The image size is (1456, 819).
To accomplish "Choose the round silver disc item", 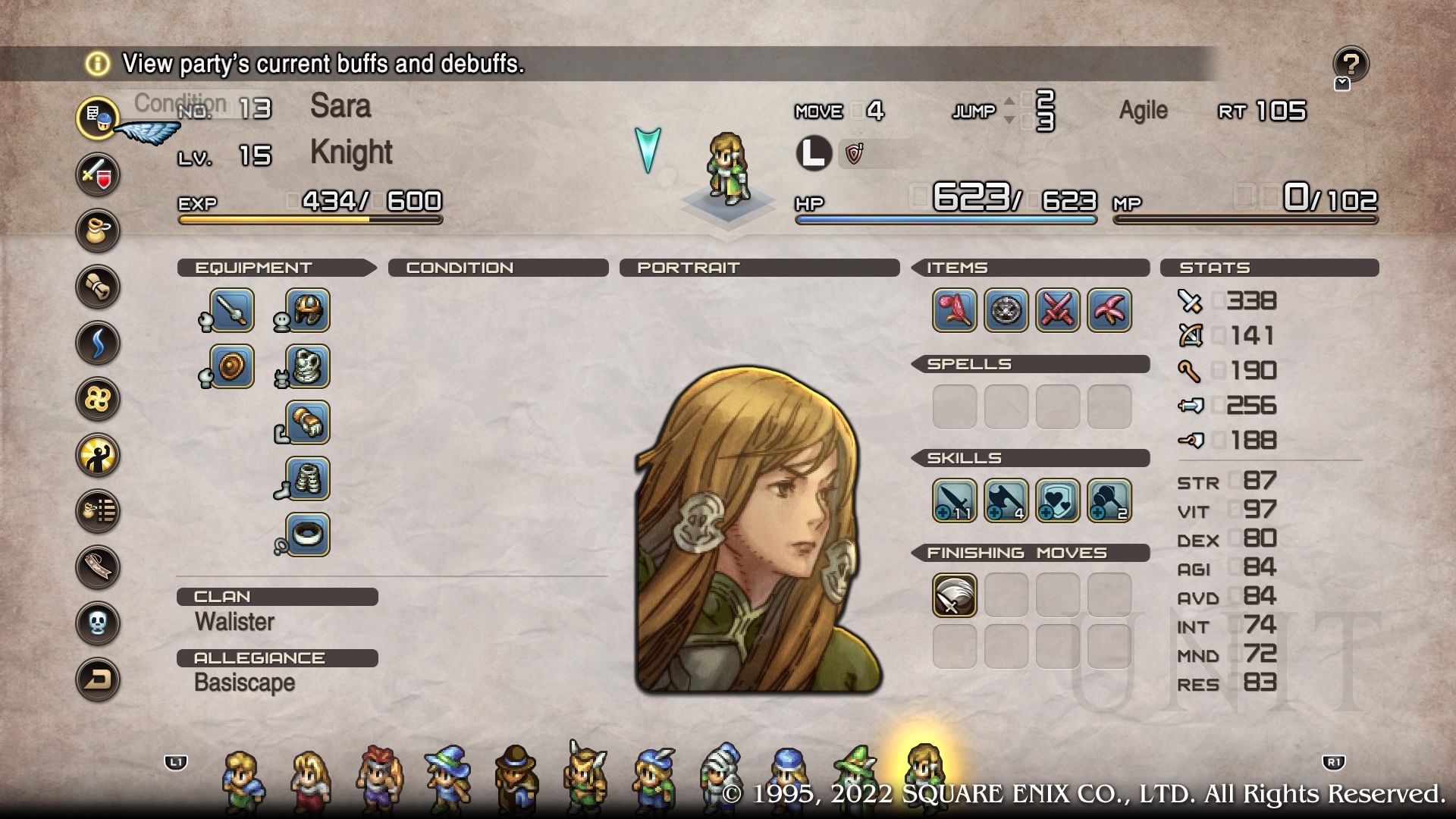I will (1006, 310).
